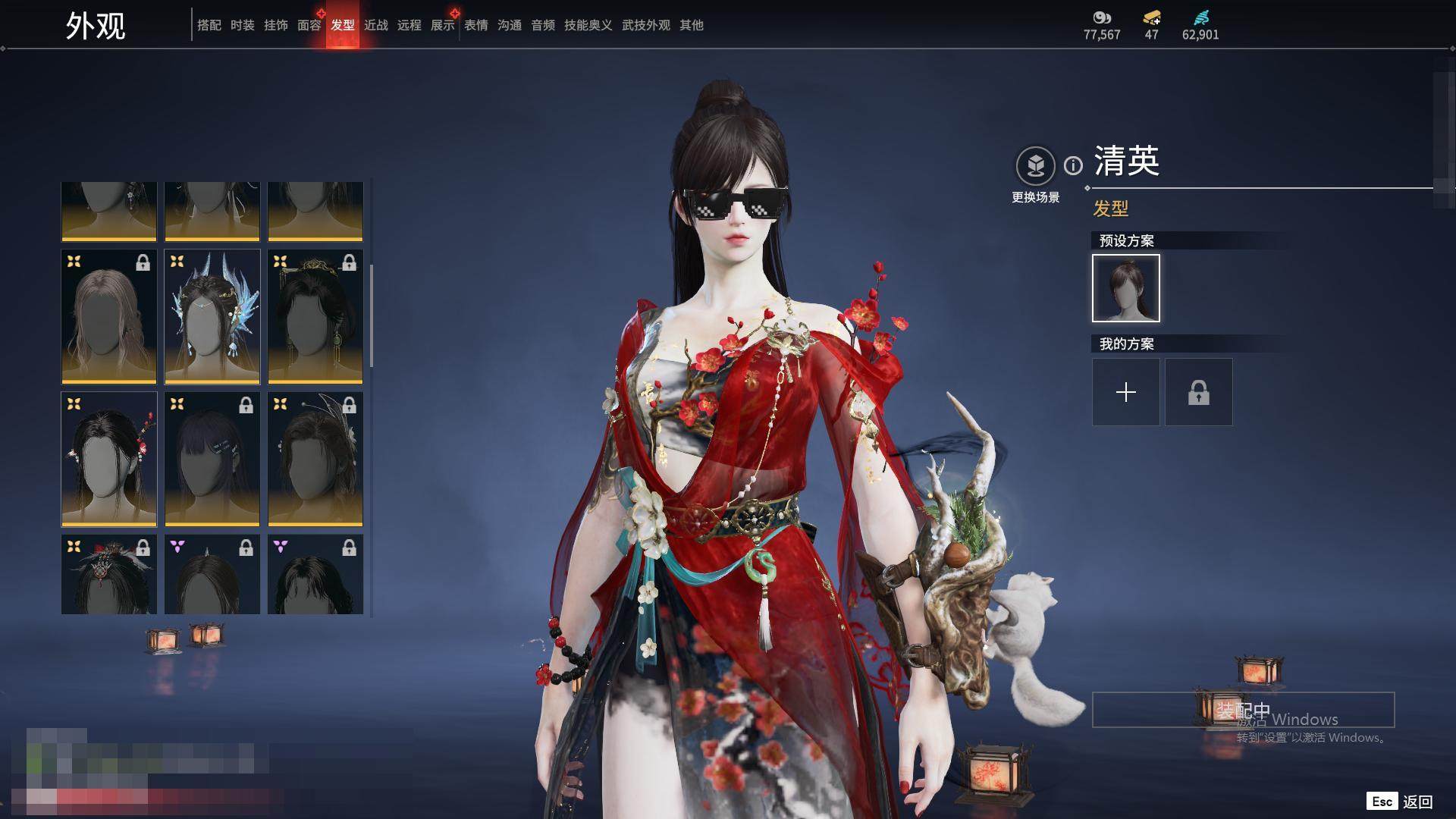
Task: Switch to the 搭配 tab
Action: click(209, 25)
